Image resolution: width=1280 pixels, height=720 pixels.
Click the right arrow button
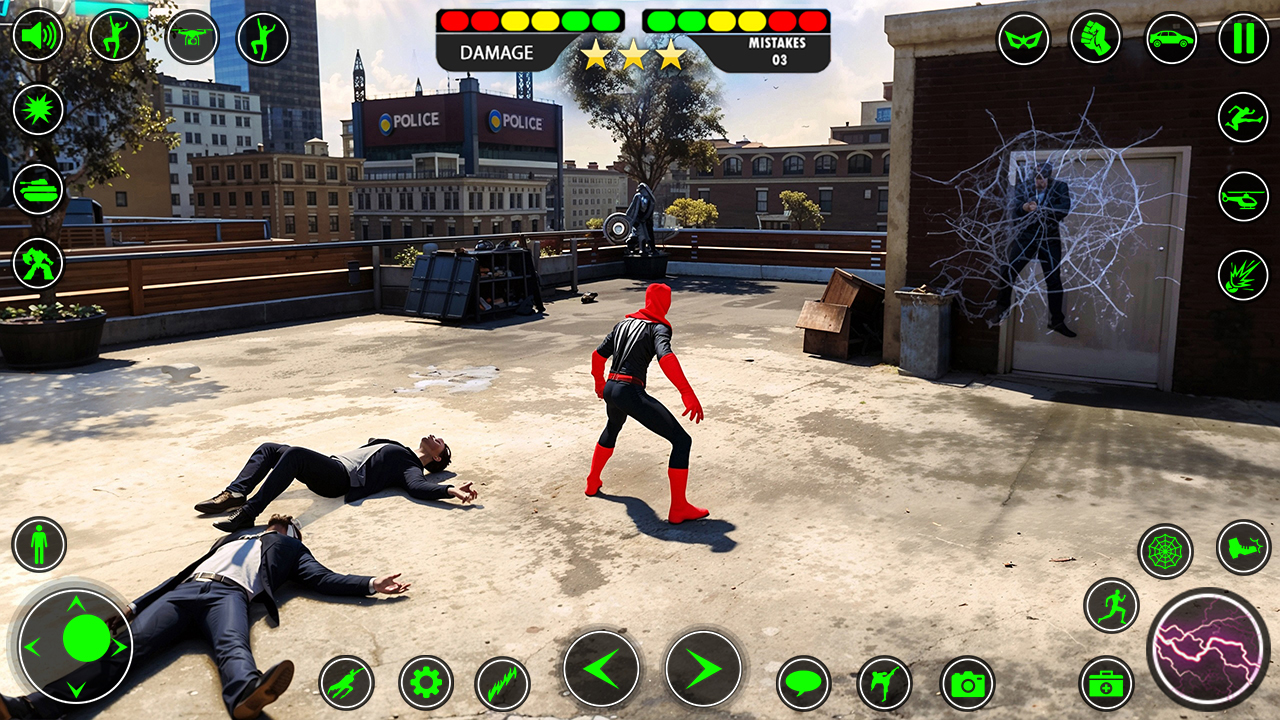(x=703, y=668)
